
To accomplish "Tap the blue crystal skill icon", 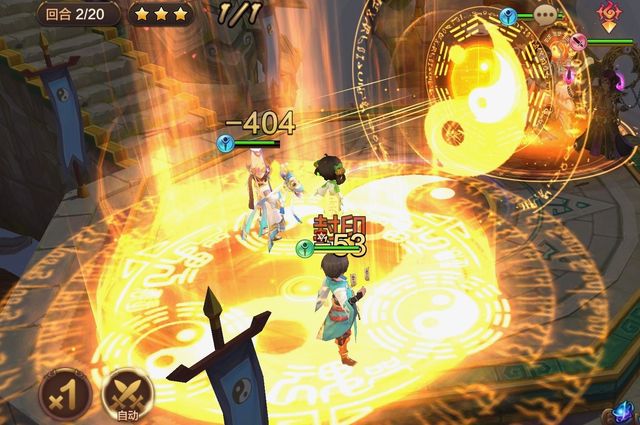I will pos(625,412).
